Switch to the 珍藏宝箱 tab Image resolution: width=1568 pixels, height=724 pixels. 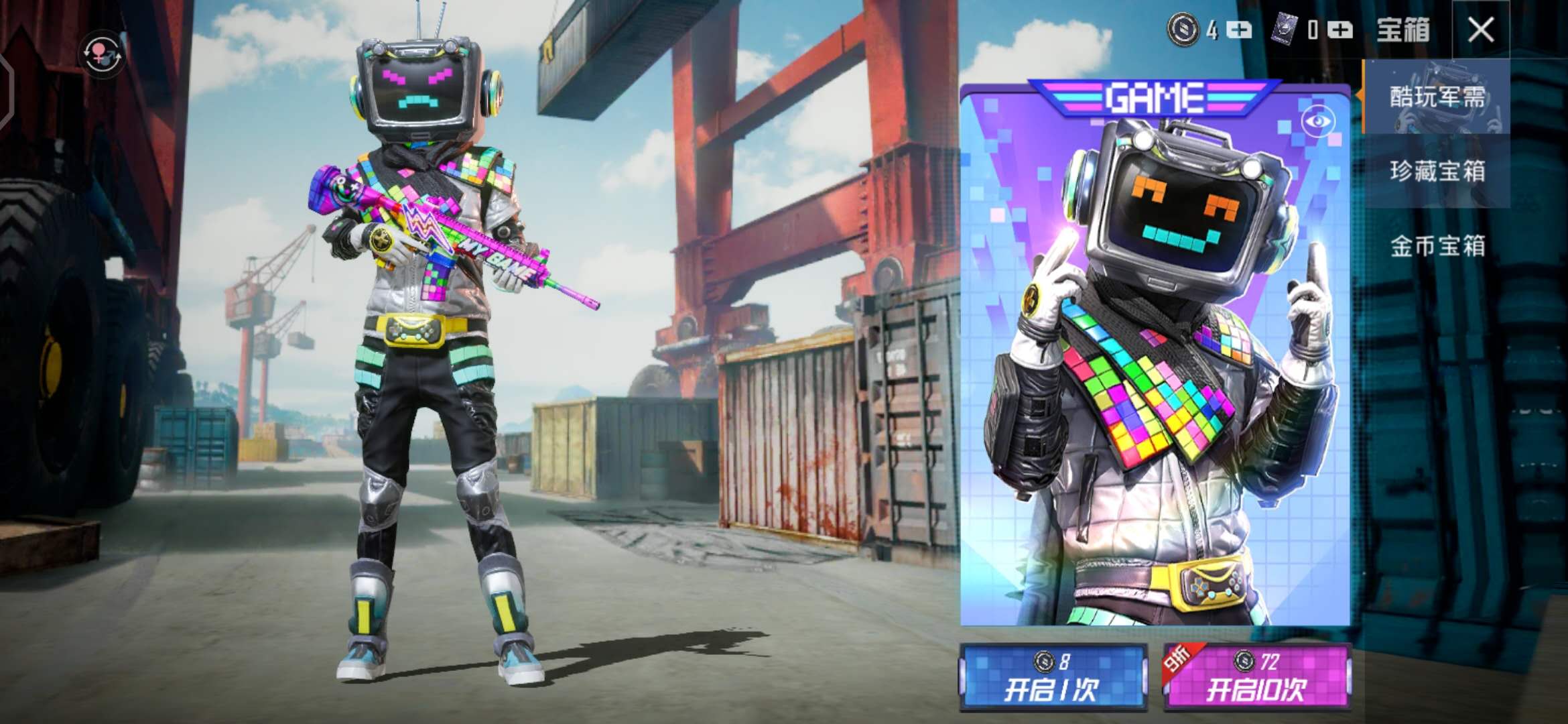point(1437,172)
